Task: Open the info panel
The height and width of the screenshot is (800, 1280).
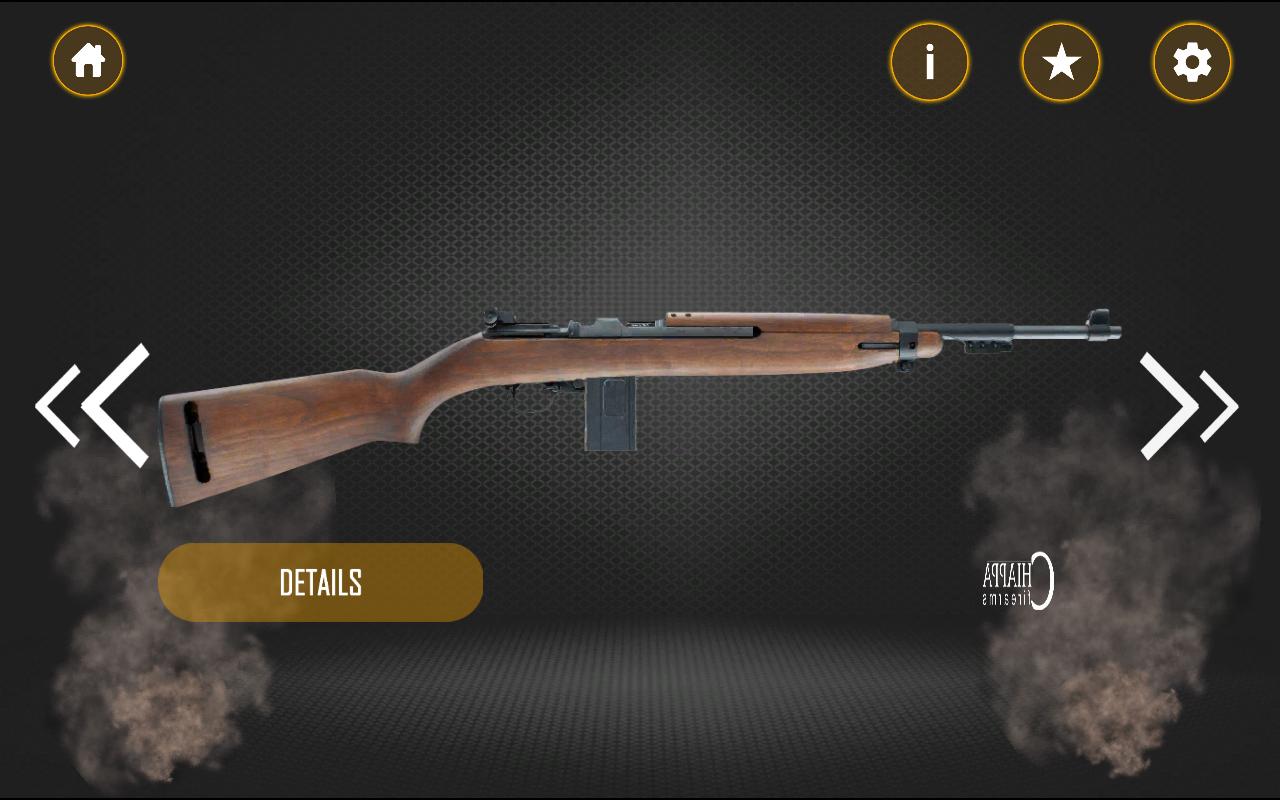Action: pos(929,63)
